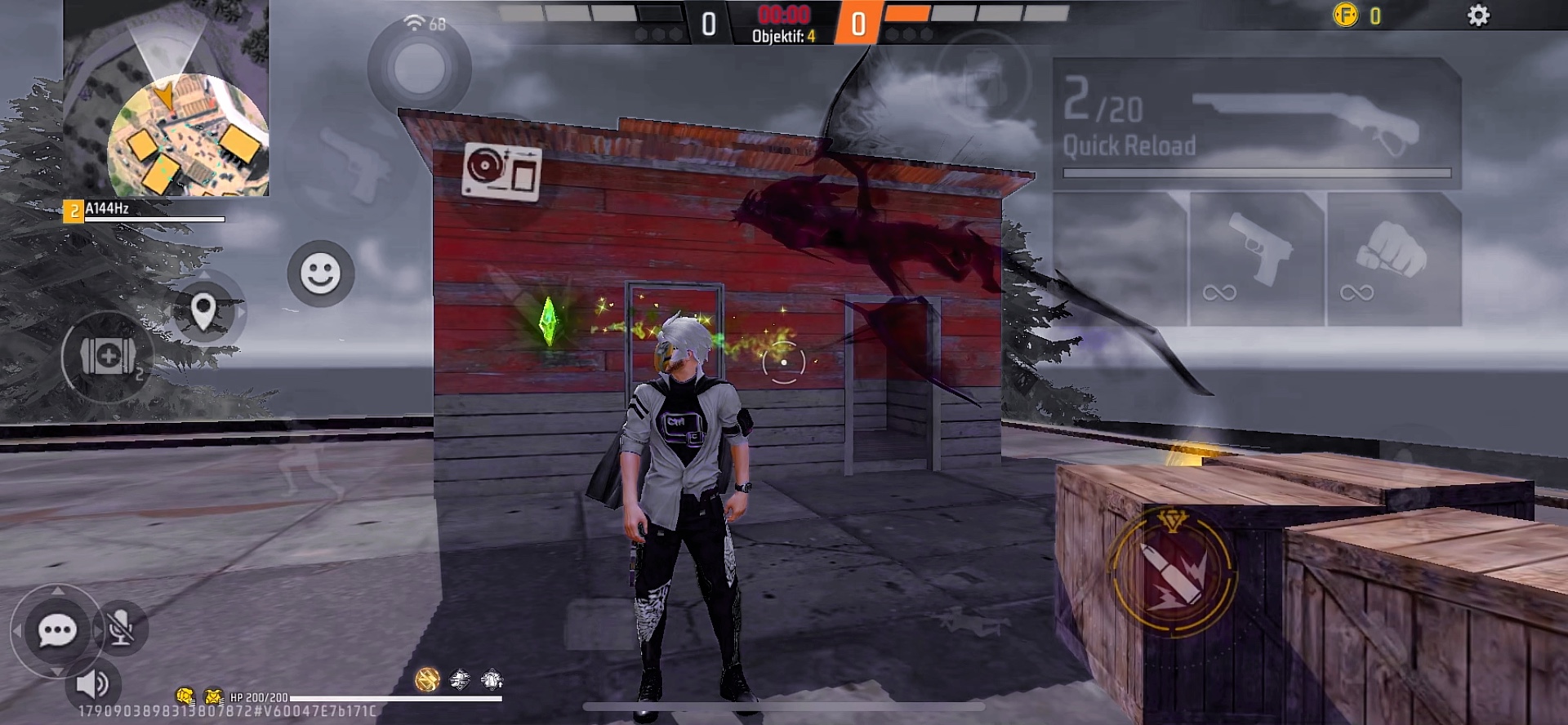
Task: Select the shotgun Quick Reload weapon slot
Action: [x=1256, y=122]
